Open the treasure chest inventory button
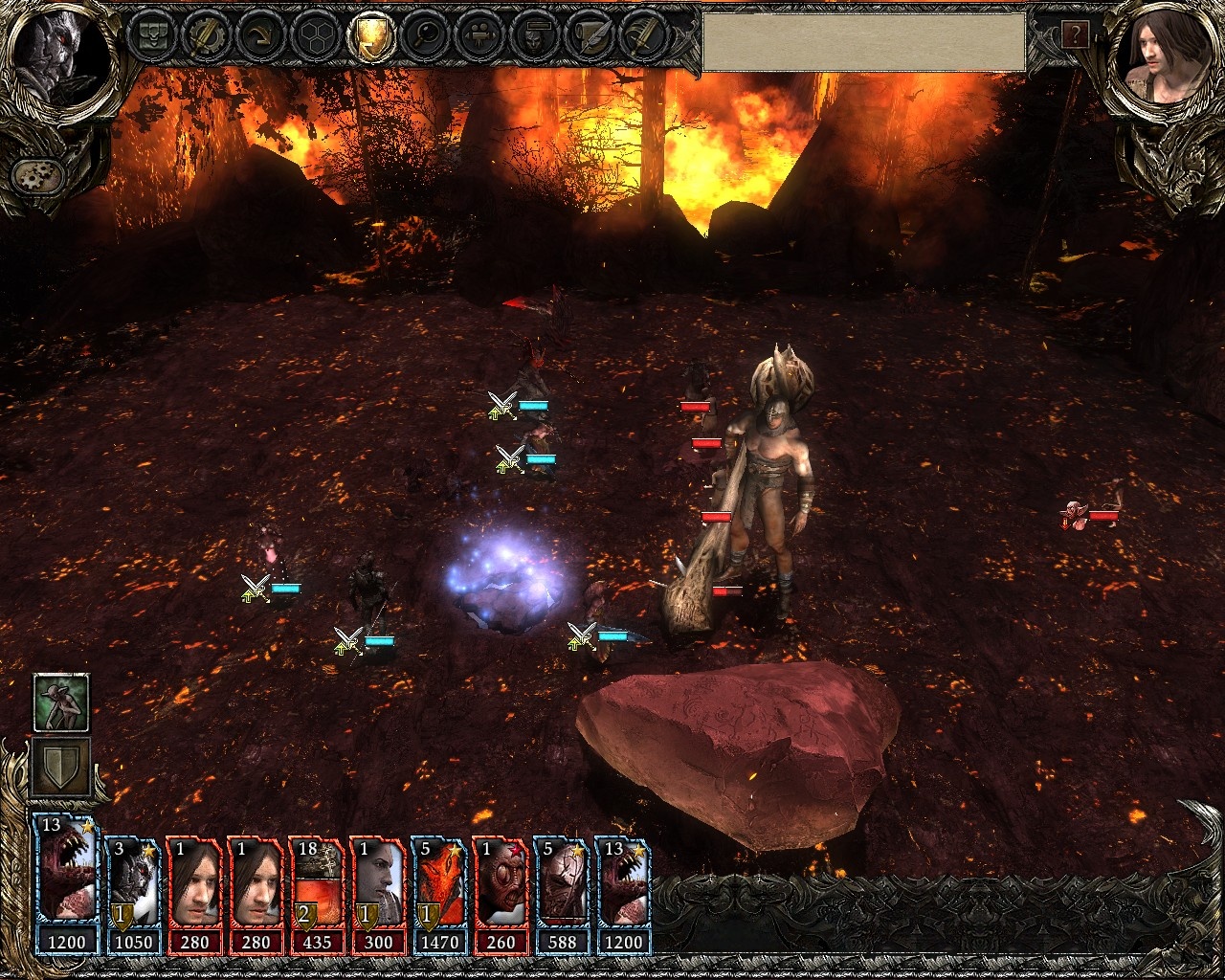Viewport: 1225px width, 980px height. point(151,36)
